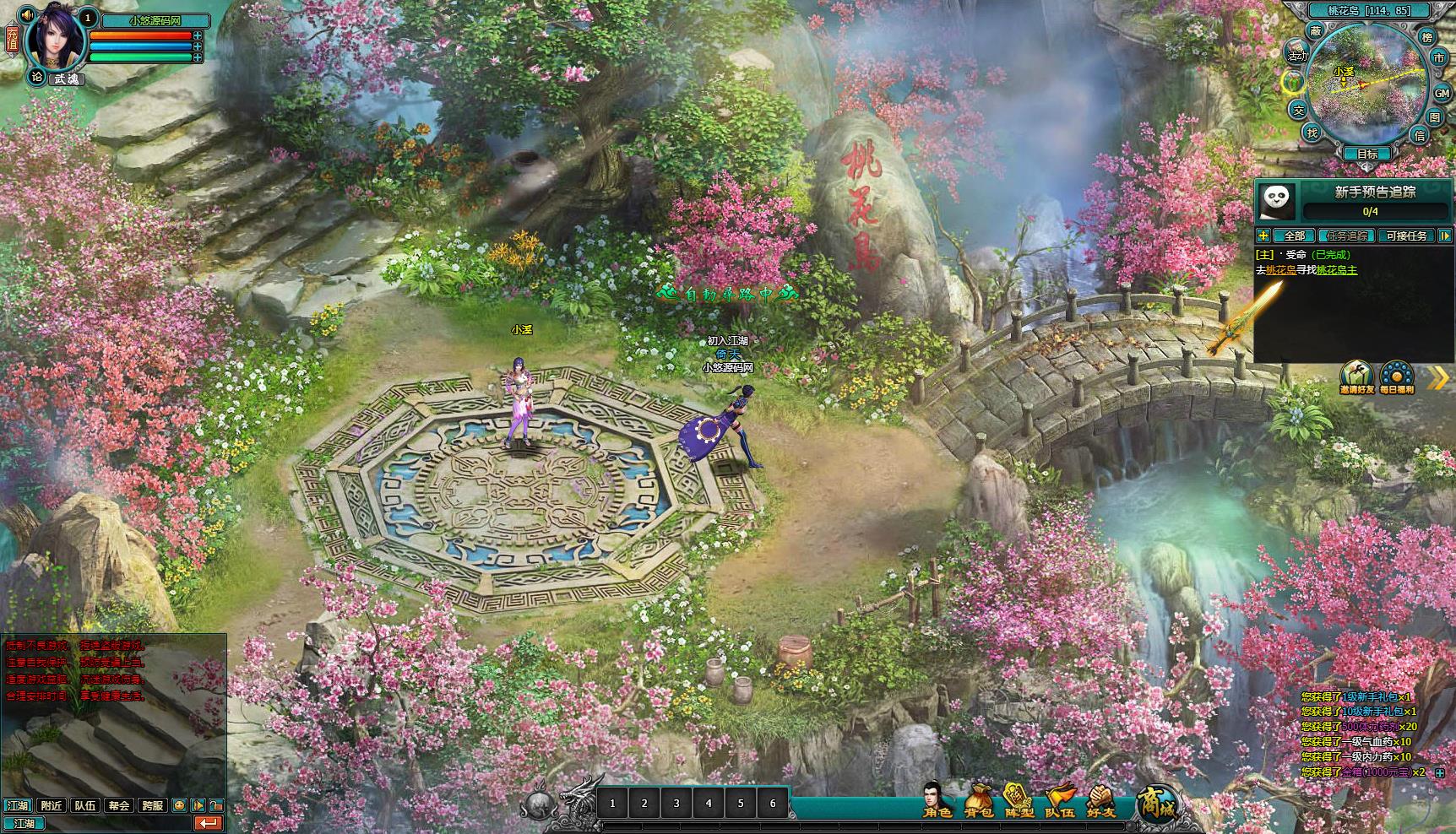Send the chat message with enter button

point(208,823)
